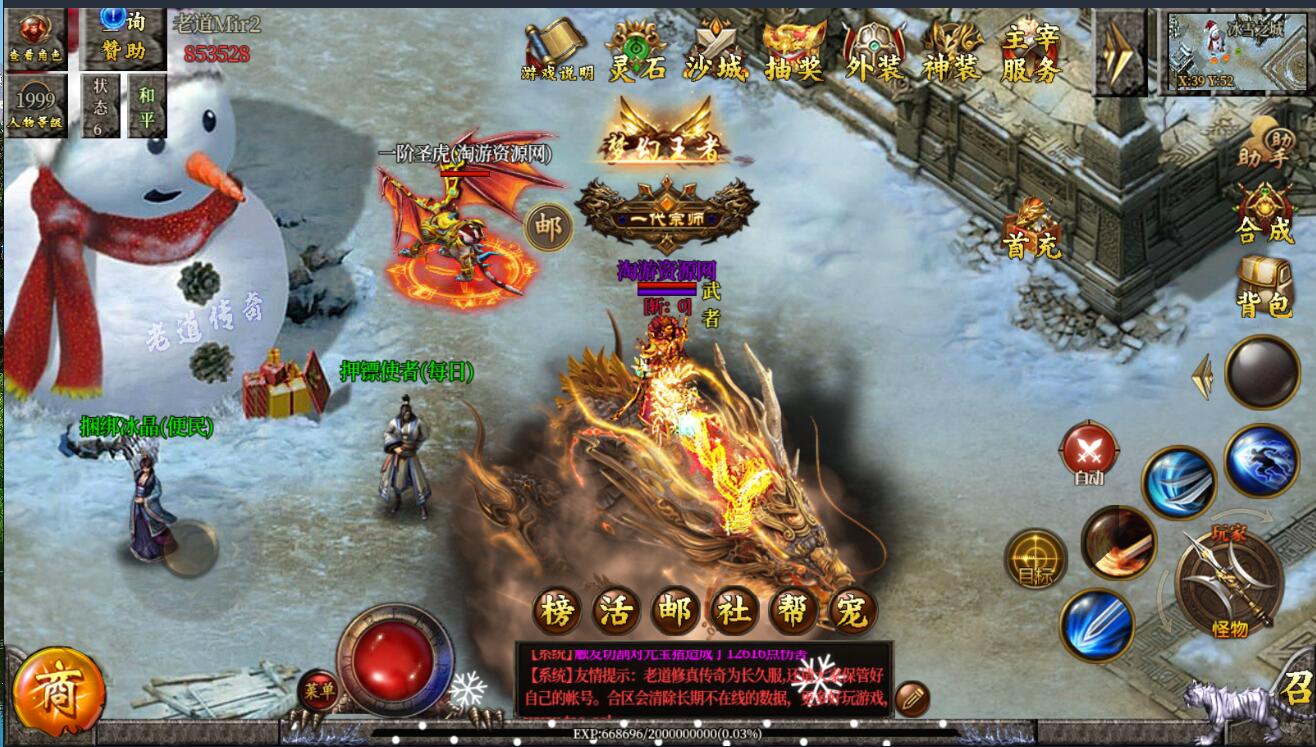Open the 神装 divine gear menu
The height and width of the screenshot is (747, 1316).
tap(952, 52)
